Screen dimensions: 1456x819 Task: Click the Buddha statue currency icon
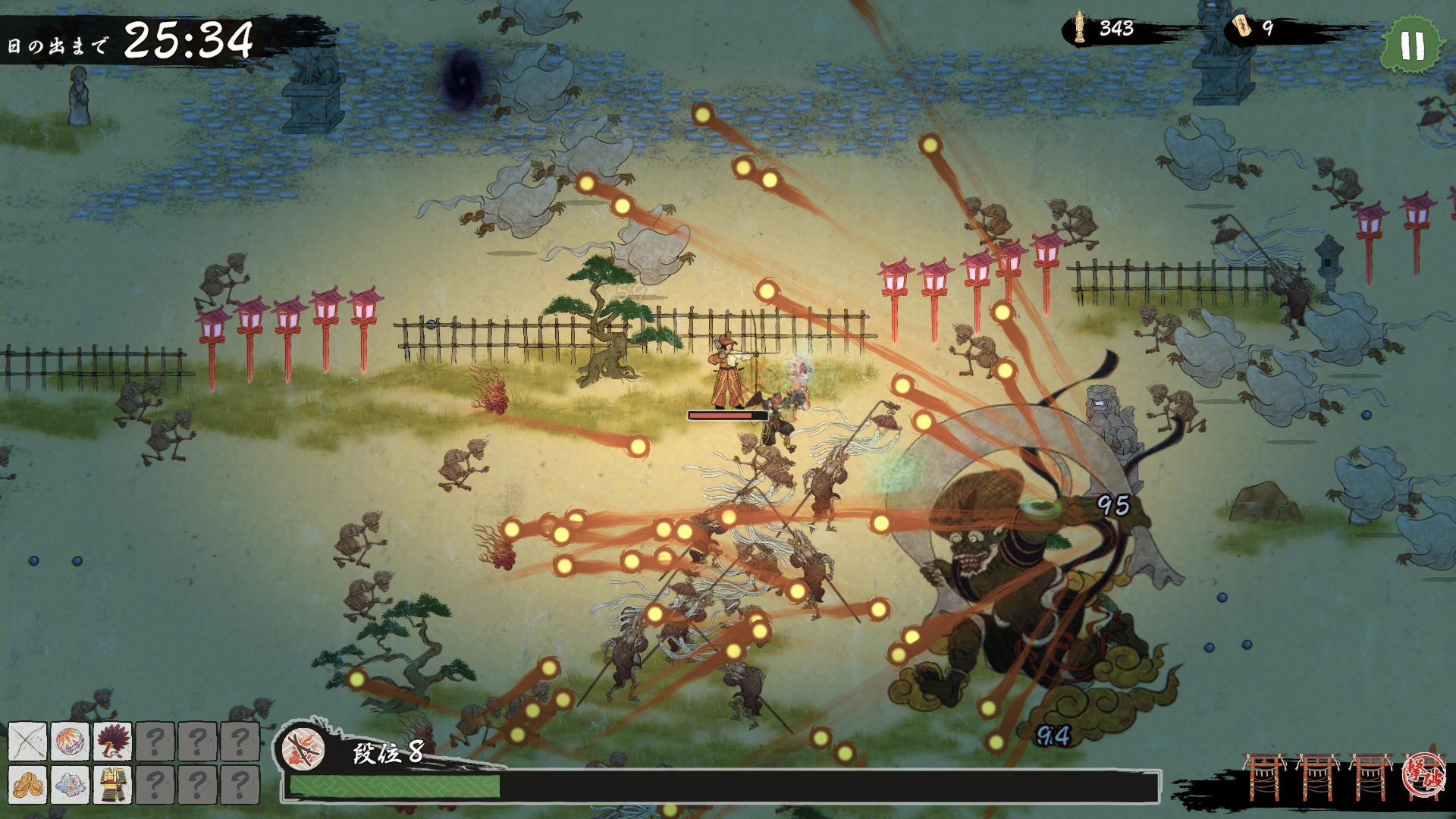[1078, 28]
